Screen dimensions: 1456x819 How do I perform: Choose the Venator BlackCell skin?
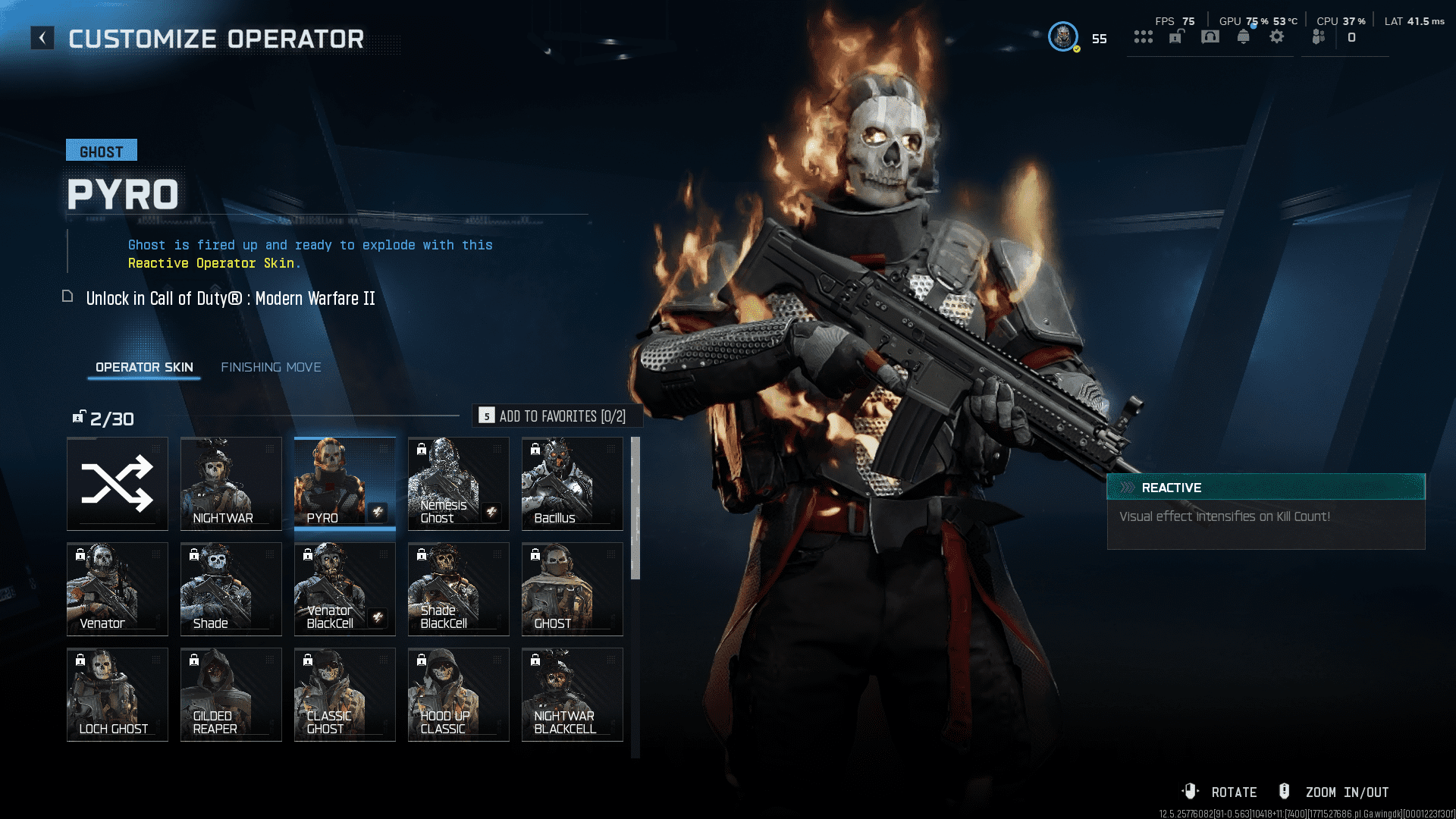345,589
